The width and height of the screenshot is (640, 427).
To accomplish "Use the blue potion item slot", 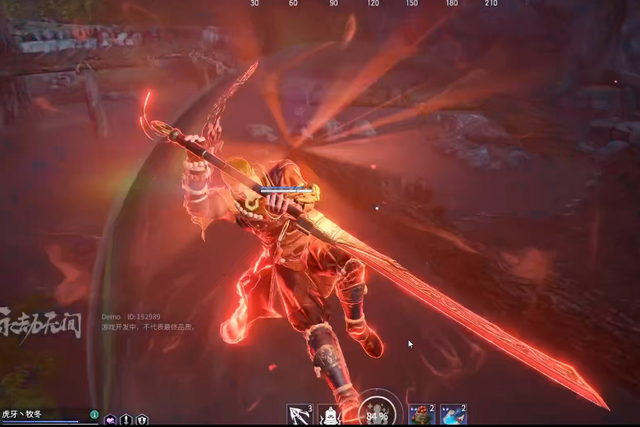I will pos(453,414).
